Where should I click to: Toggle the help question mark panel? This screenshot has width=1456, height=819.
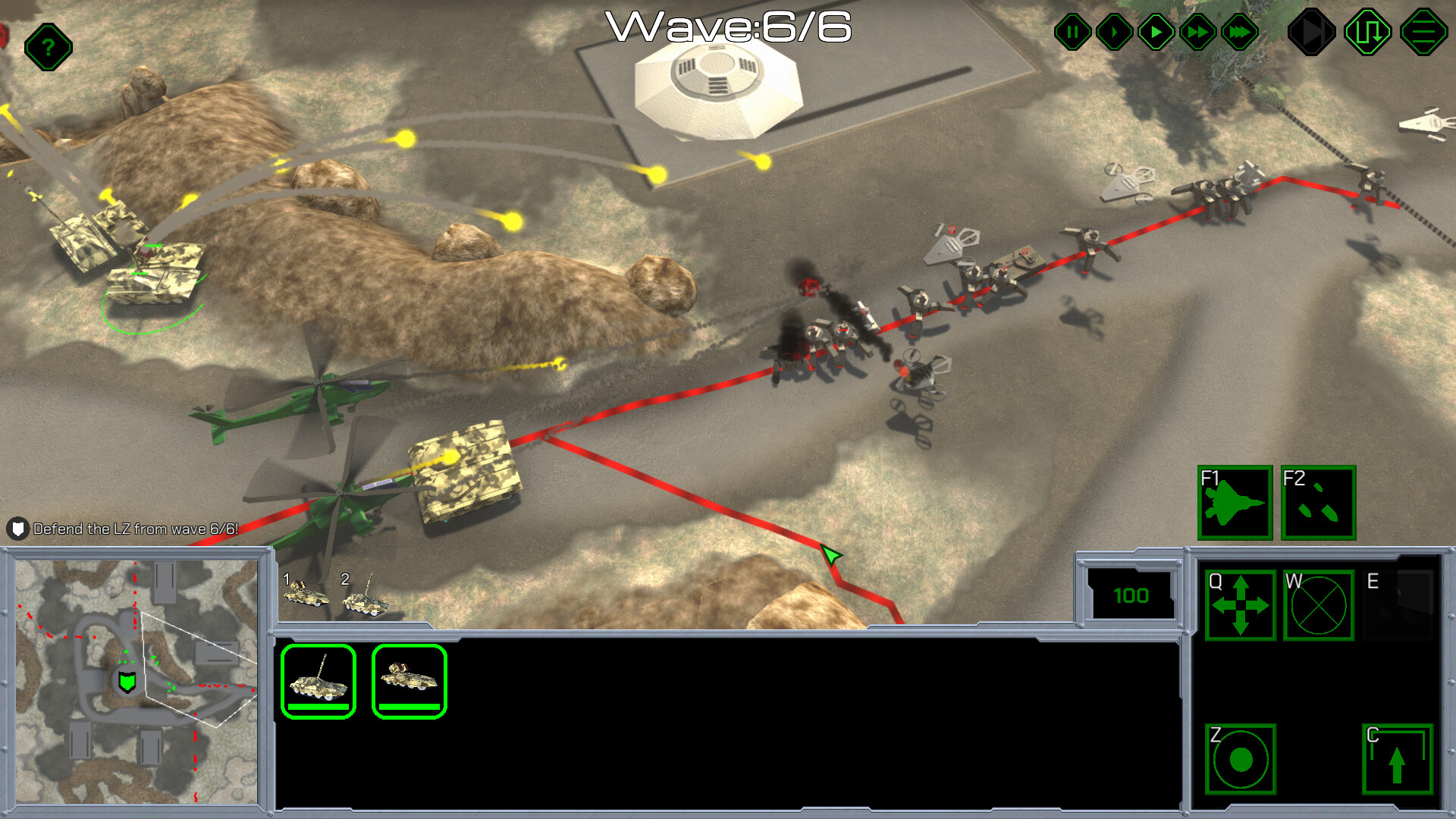click(x=48, y=47)
